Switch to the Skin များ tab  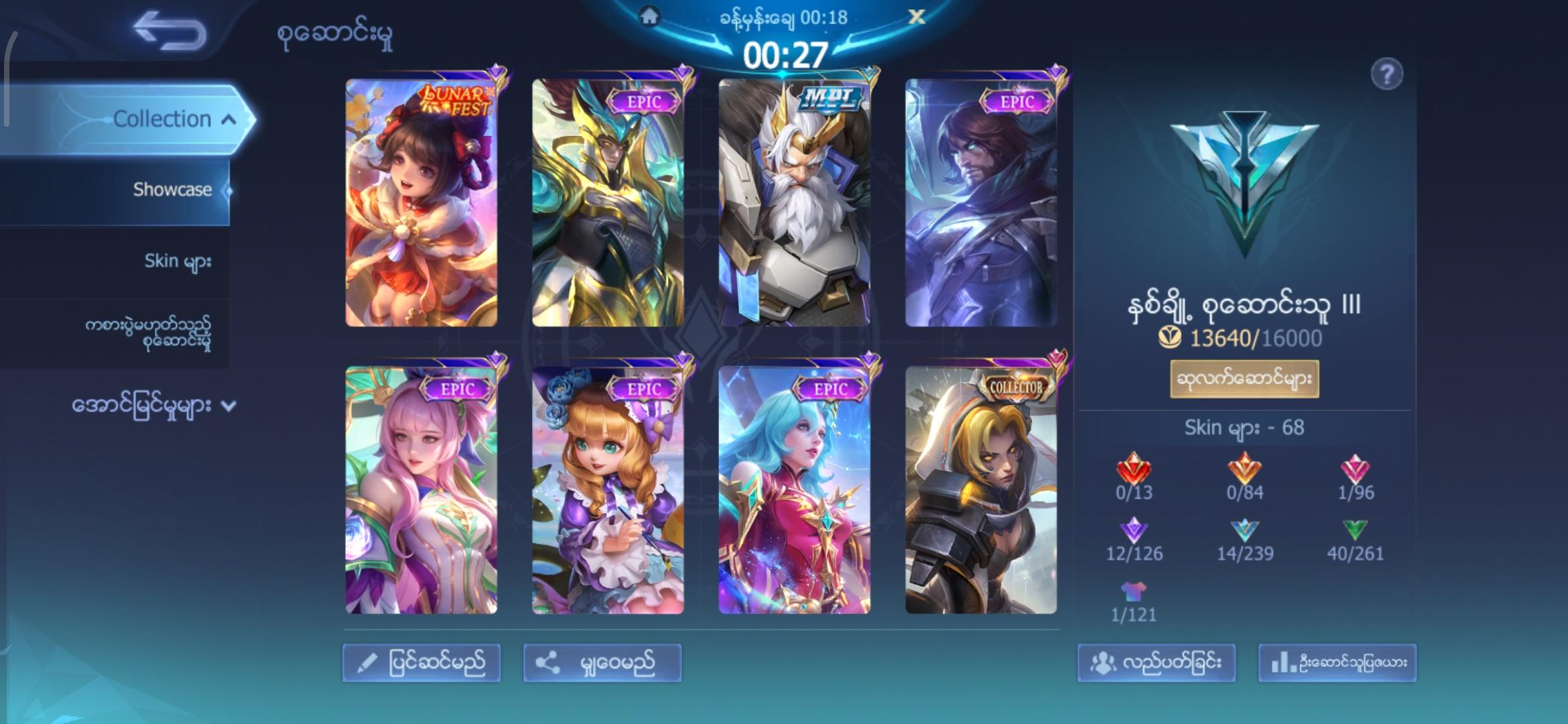178,261
